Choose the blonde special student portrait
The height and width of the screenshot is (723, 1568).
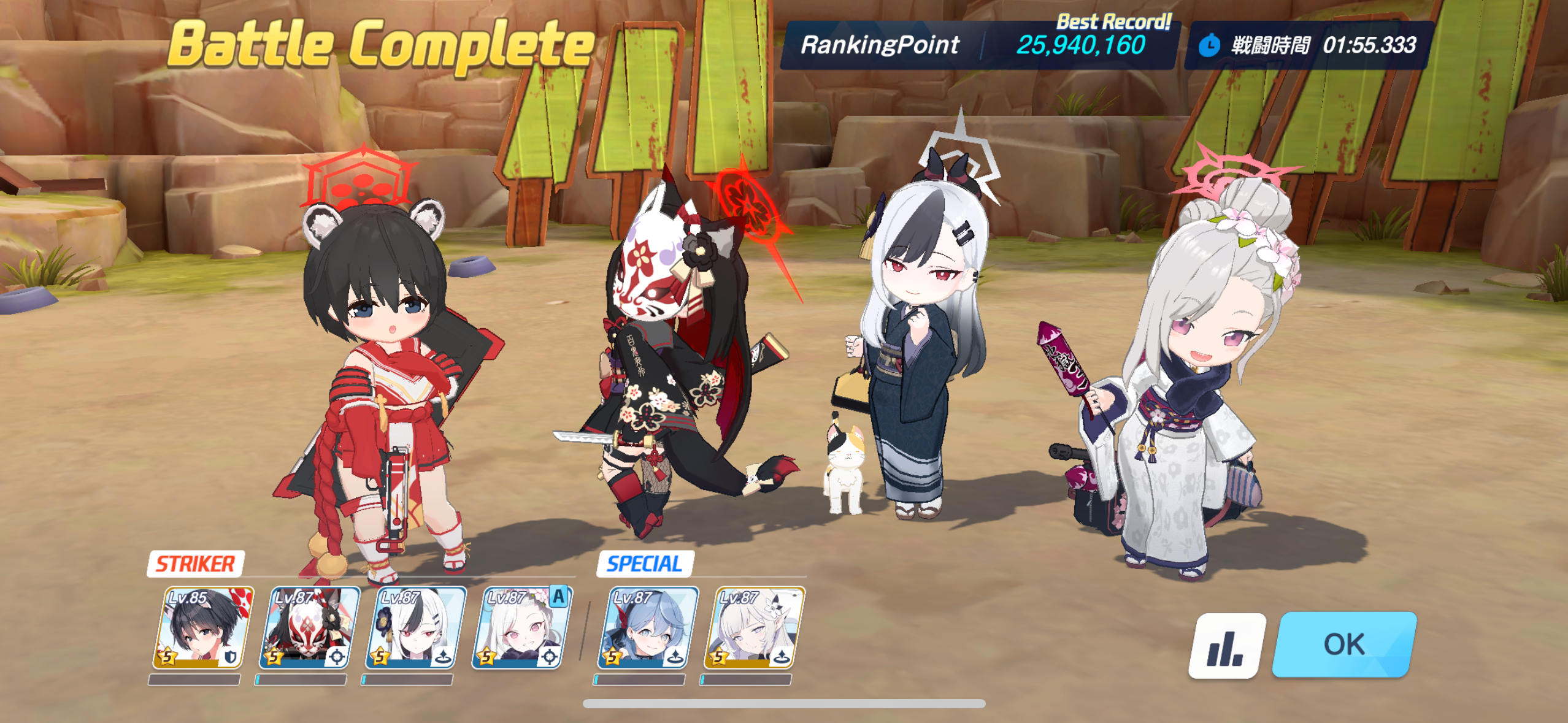(x=754, y=628)
